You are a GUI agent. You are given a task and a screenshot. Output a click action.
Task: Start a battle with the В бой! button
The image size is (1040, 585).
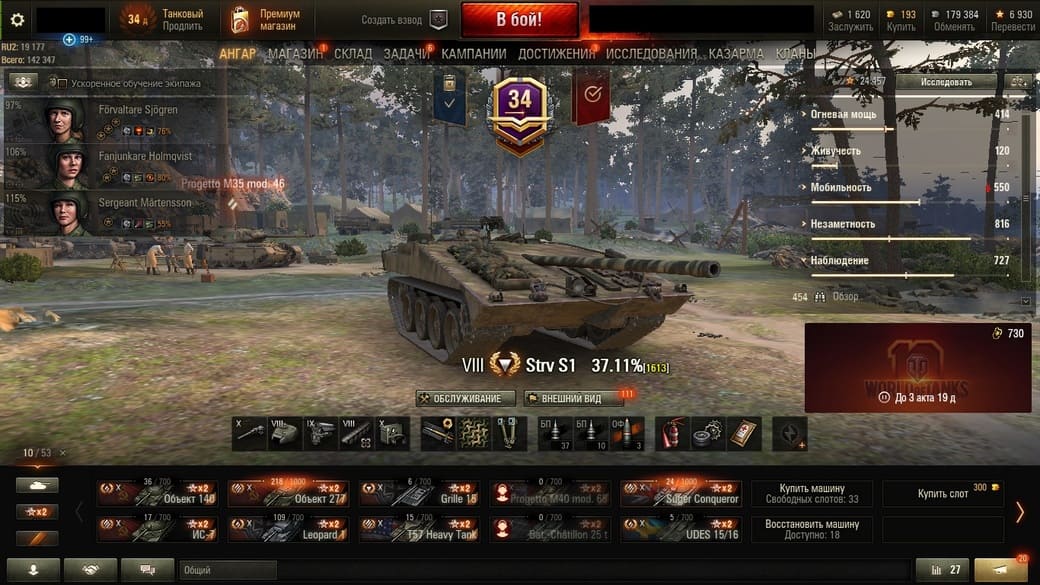519,19
